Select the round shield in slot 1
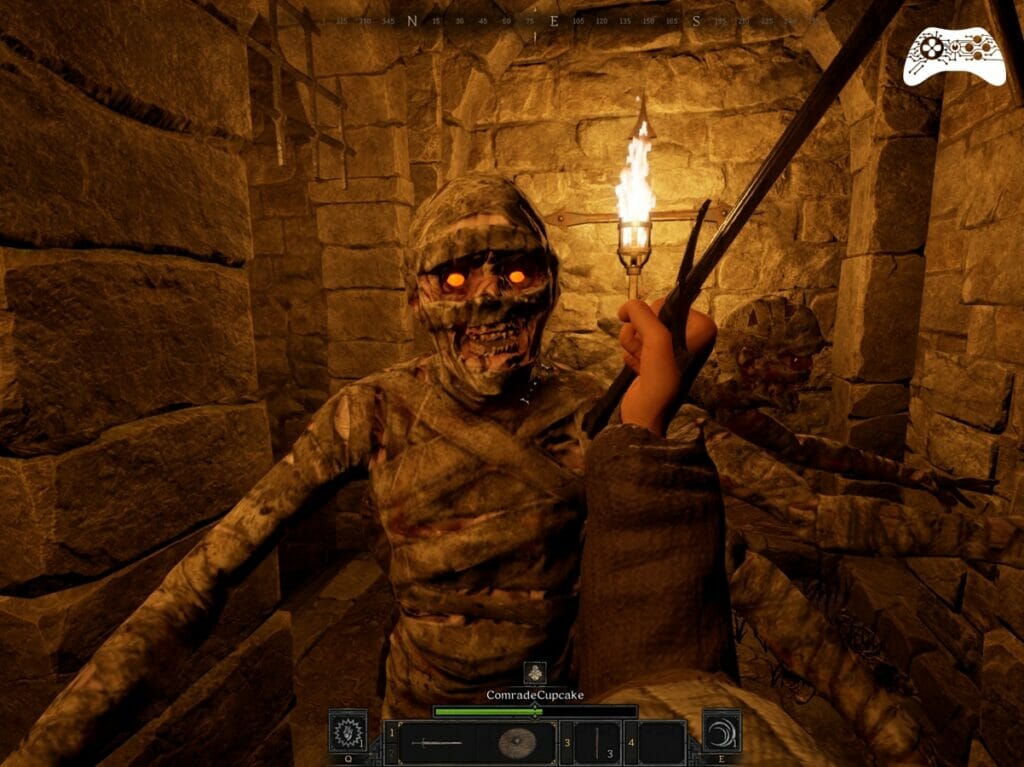Image resolution: width=1024 pixels, height=767 pixels. coord(516,743)
